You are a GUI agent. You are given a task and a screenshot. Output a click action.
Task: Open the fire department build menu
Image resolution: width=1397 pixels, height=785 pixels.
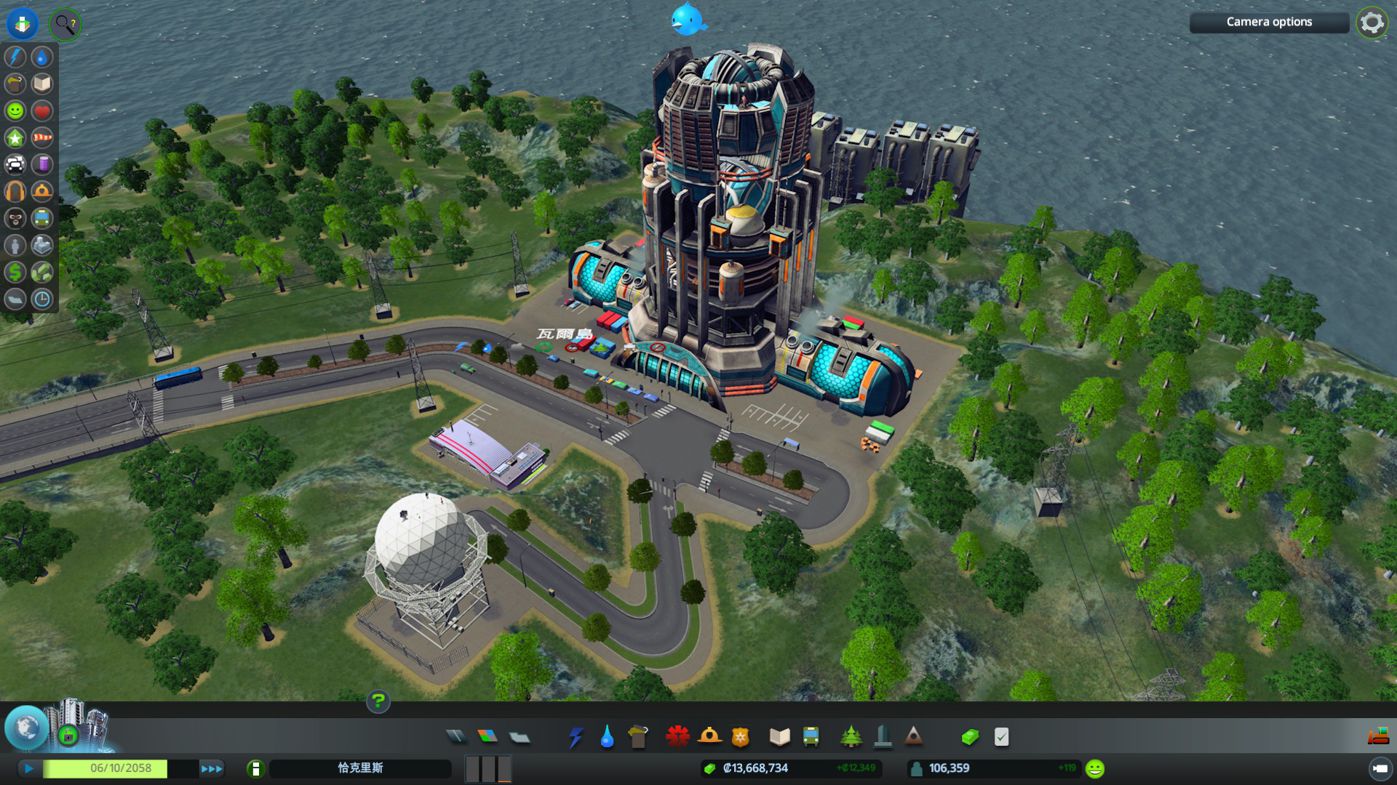coord(709,737)
